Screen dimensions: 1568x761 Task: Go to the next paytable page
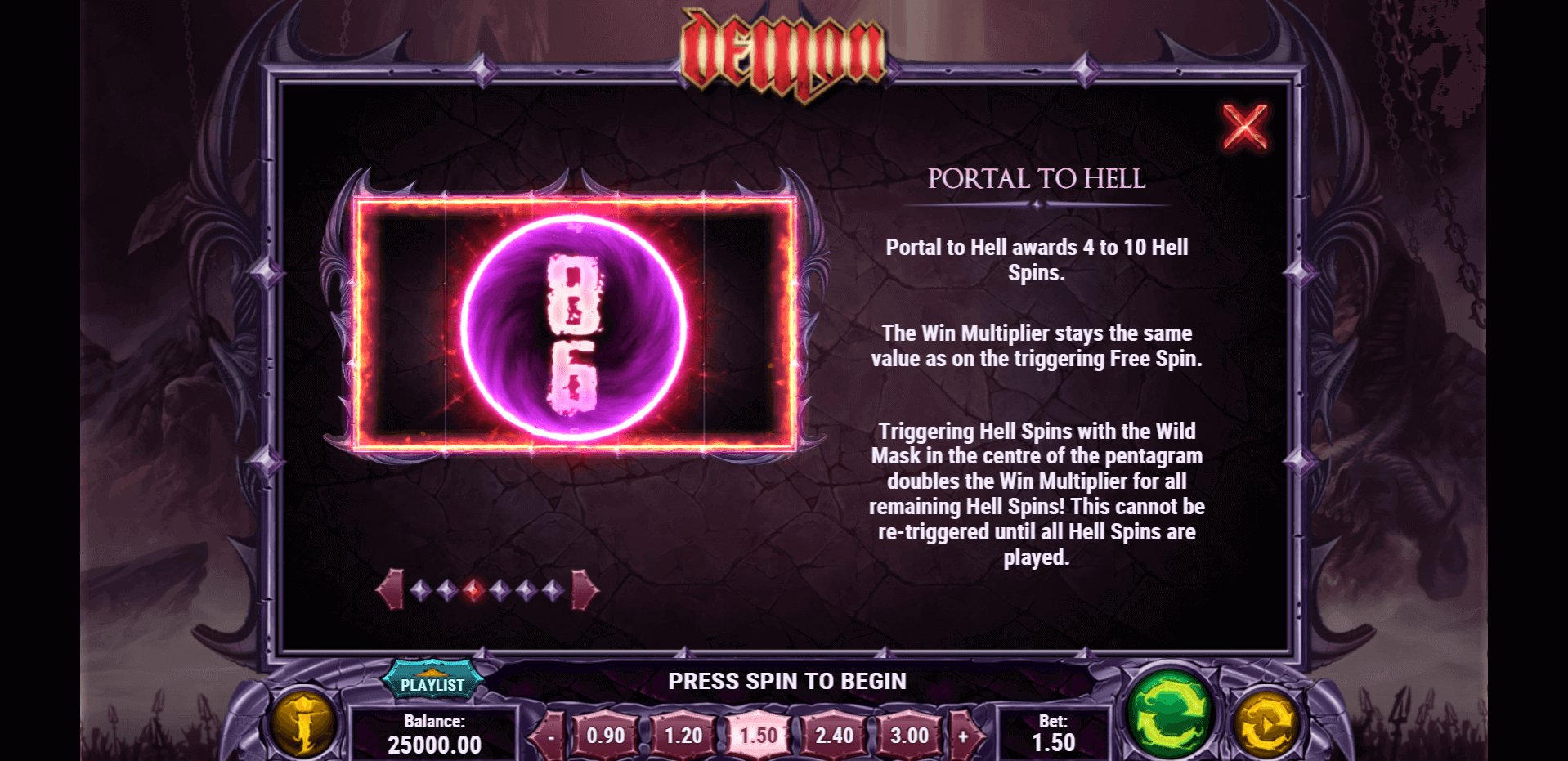(584, 589)
